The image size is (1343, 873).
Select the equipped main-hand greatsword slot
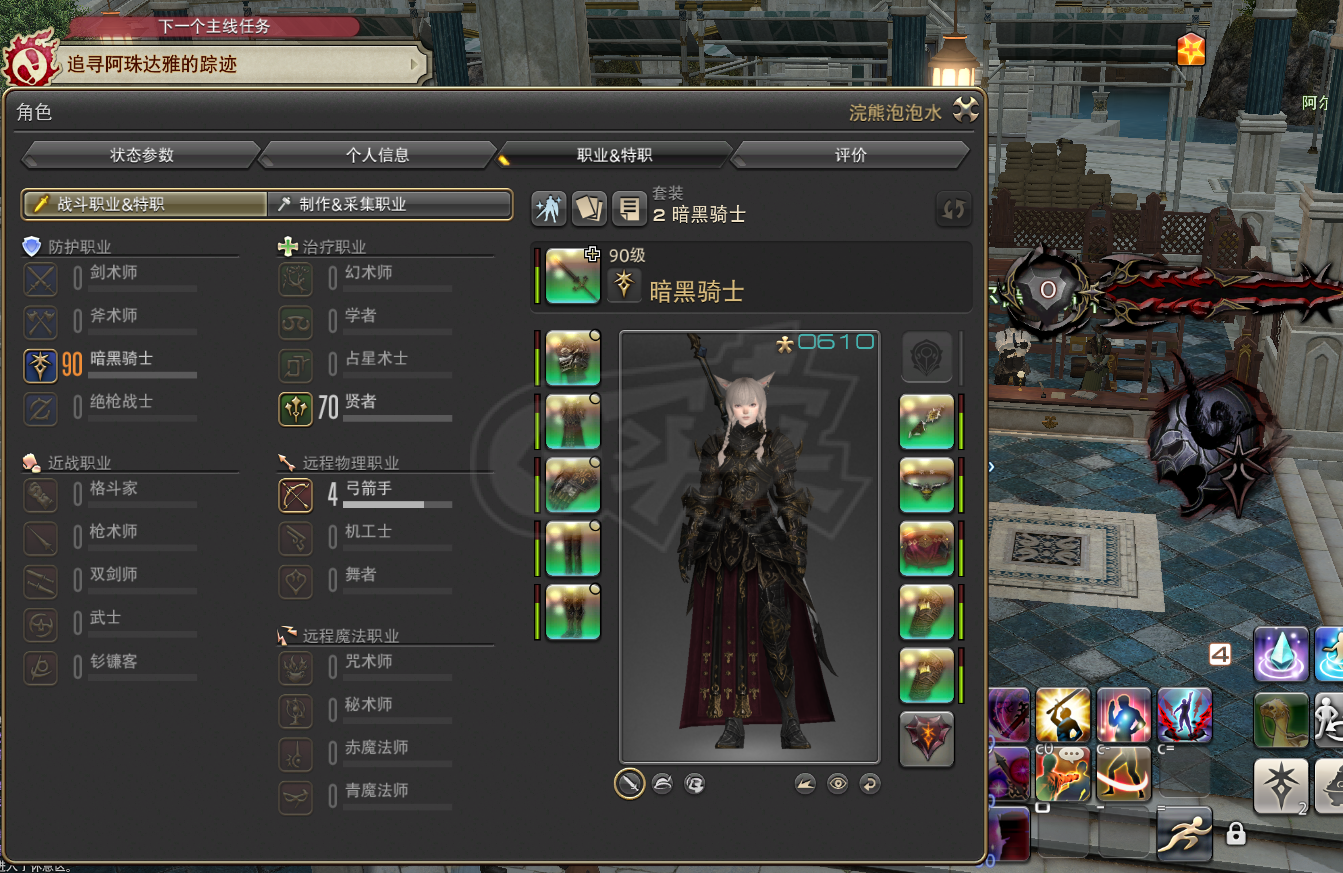coord(573,277)
